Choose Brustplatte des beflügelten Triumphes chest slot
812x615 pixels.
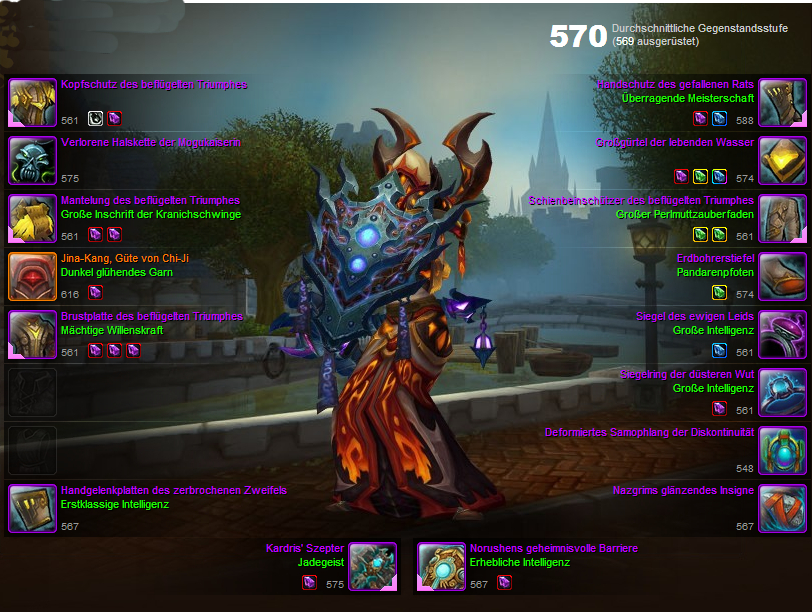coord(33,334)
